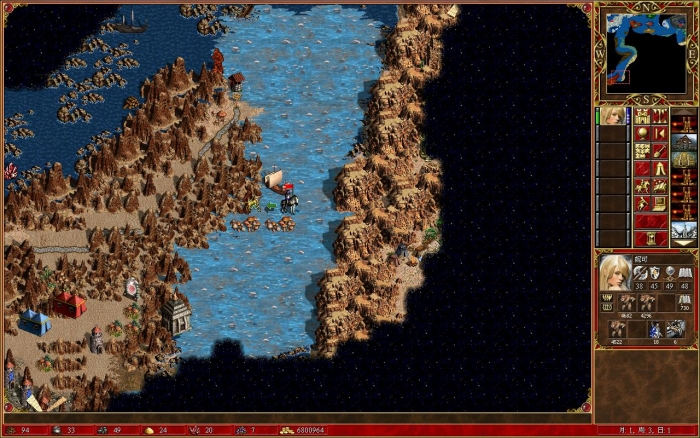Open the quest log orb button
This screenshot has width=700, height=438.
point(641,133)
